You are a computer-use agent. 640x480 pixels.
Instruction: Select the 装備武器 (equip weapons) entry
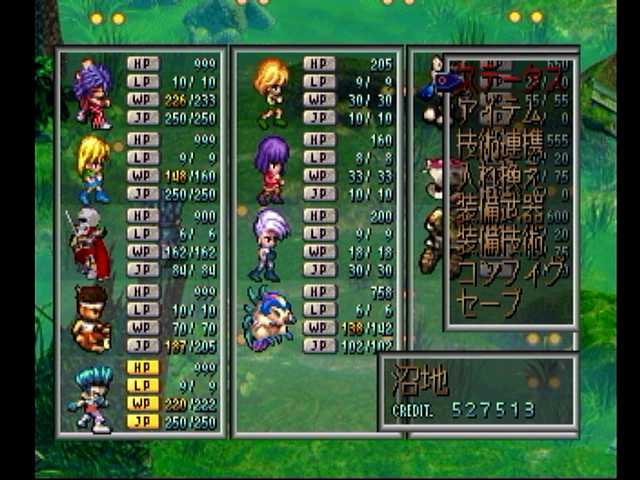pos(500,208)
